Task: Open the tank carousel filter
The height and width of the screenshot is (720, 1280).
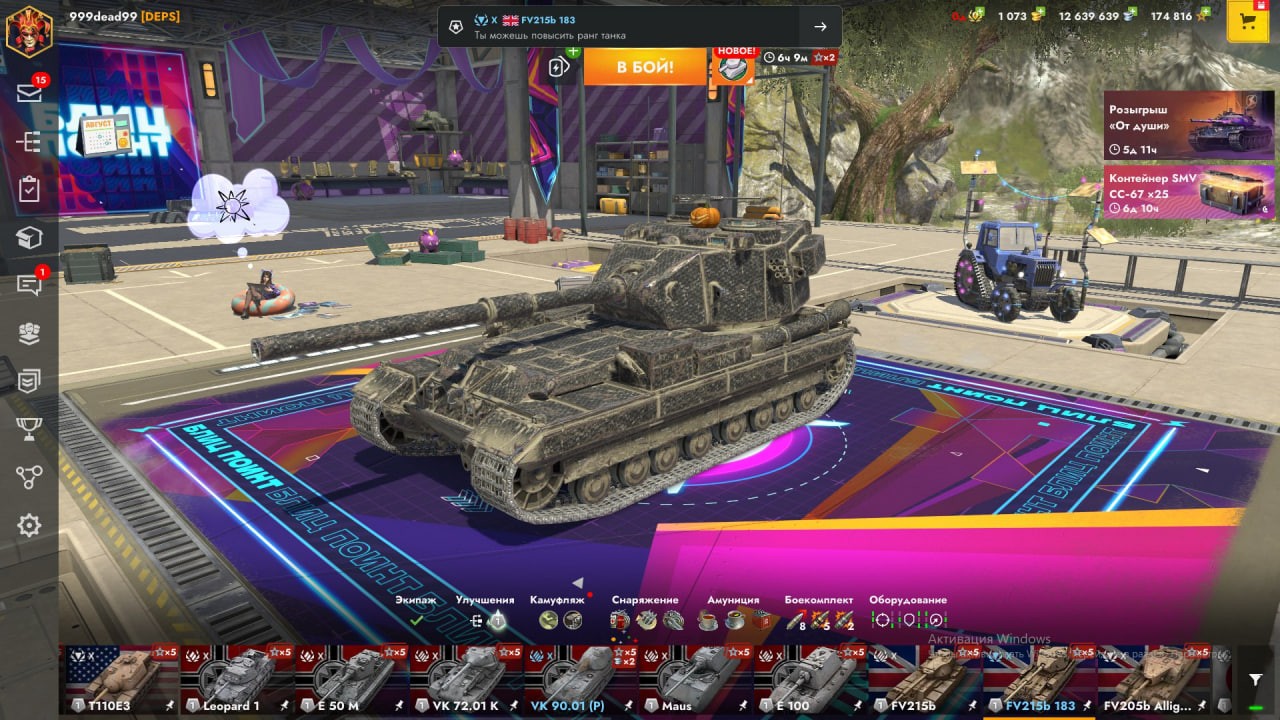Action: pos(1256,680)
